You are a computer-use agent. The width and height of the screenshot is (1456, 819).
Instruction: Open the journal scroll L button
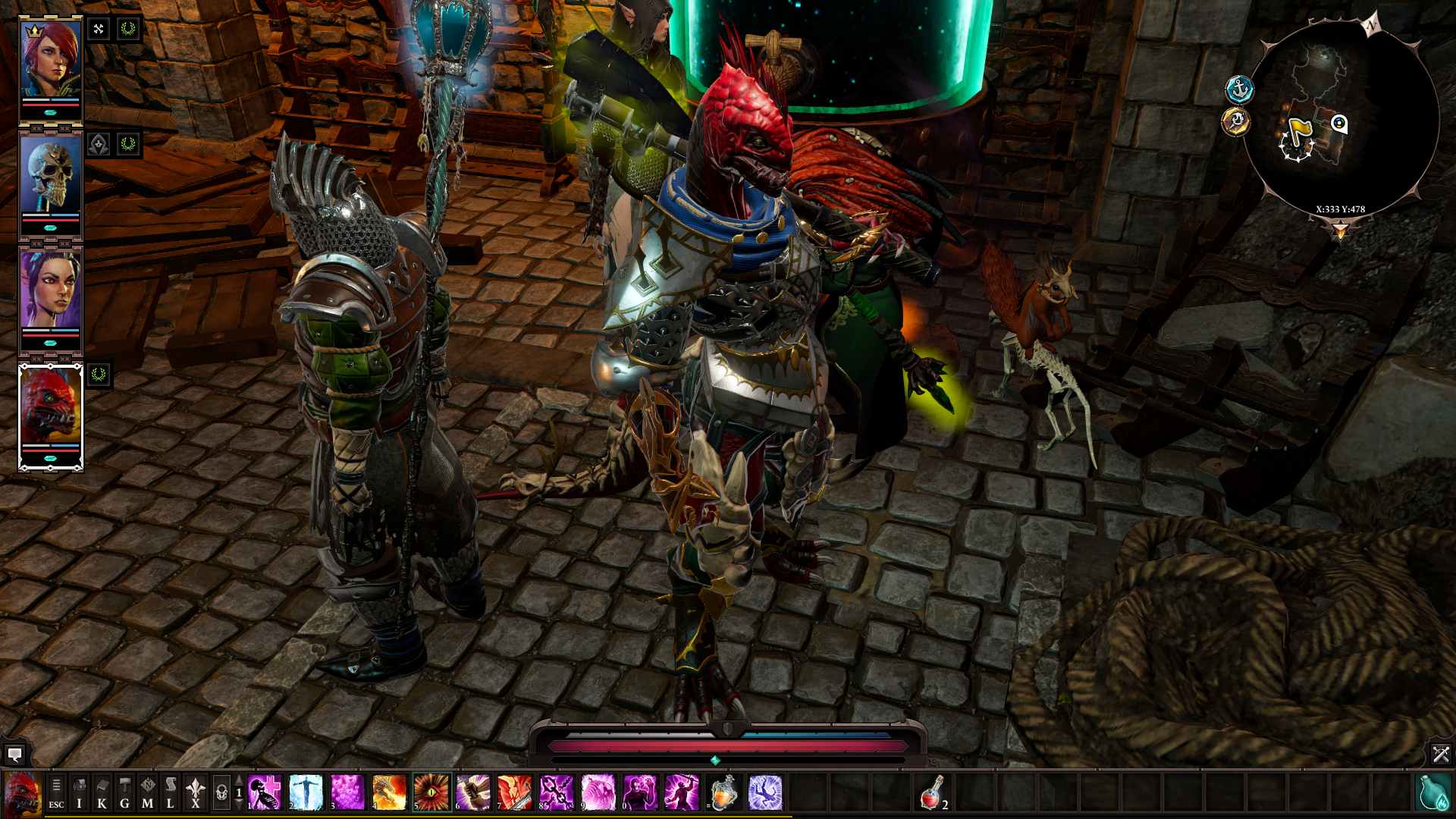coord(170,793)
